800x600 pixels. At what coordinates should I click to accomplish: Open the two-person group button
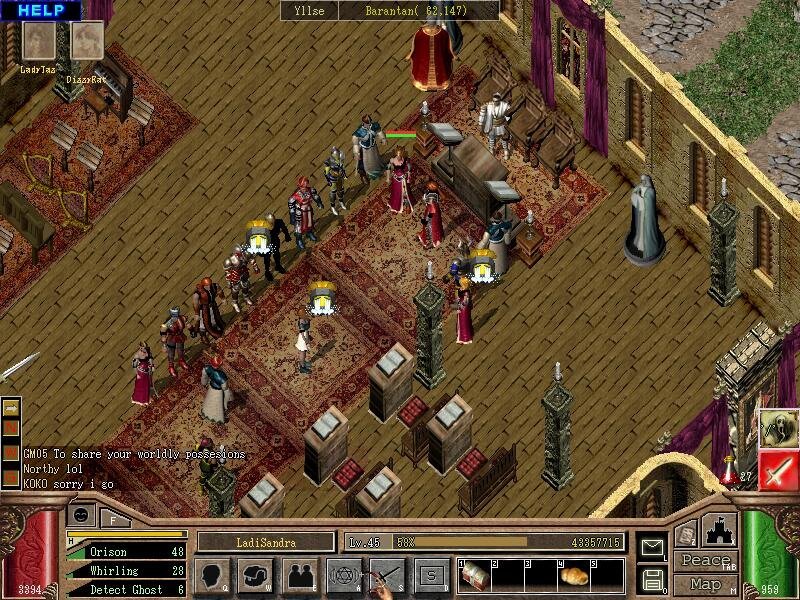[299, 576]
